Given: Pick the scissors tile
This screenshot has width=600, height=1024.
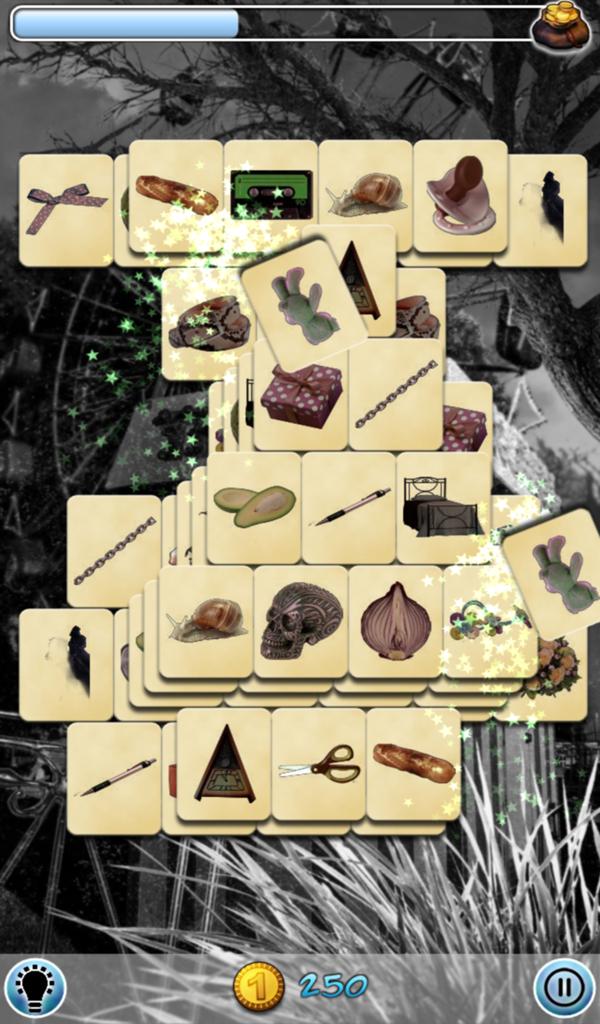Looking at the screenshot, I should pyautogui.click(x=319, y=764).
